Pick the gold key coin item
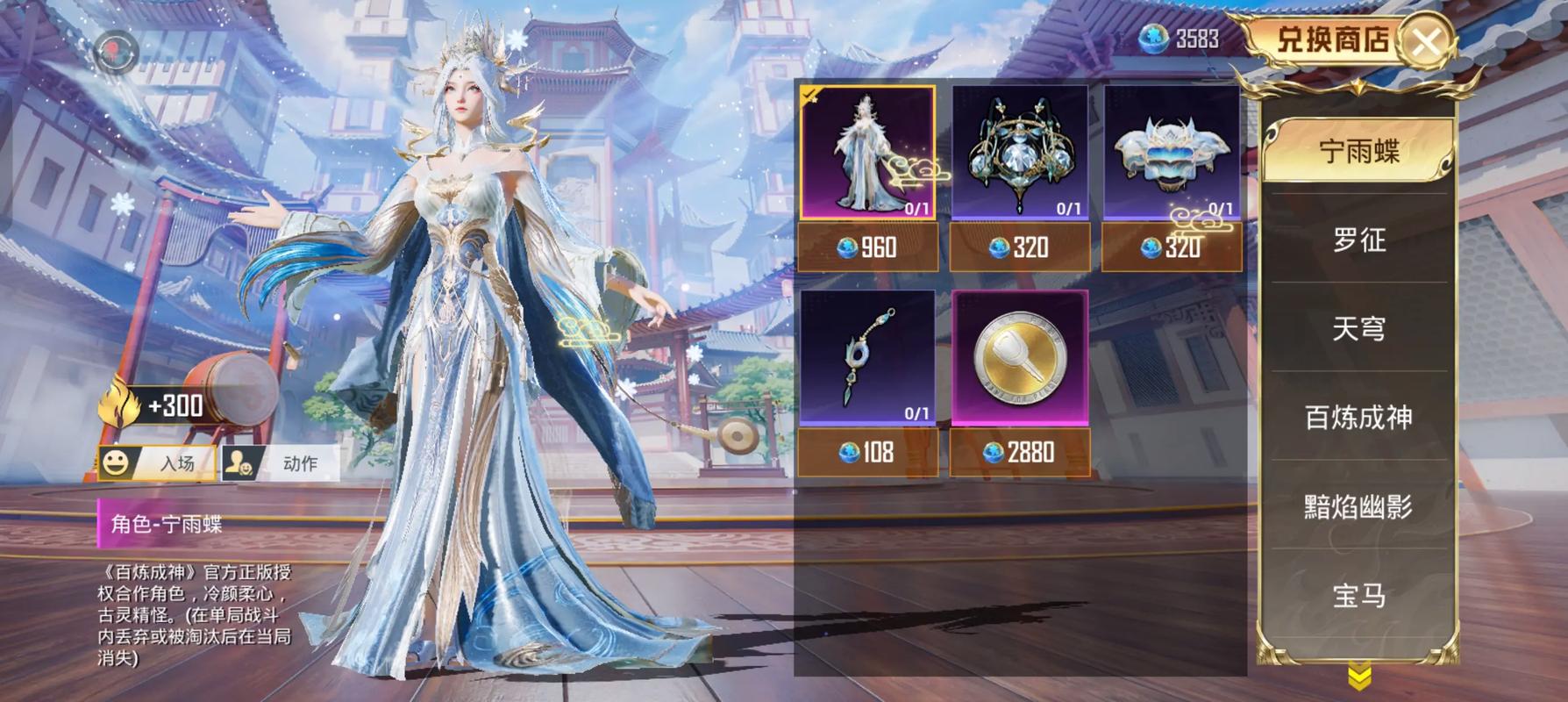This screenshot has width=1568, height=702. tap(1020, 357)
